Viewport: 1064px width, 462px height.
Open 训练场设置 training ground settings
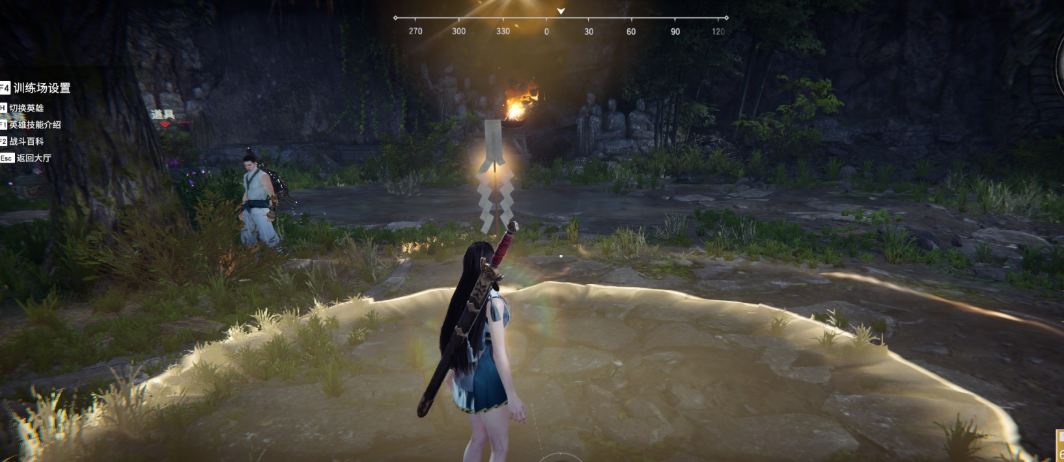(x=41, y=88)
